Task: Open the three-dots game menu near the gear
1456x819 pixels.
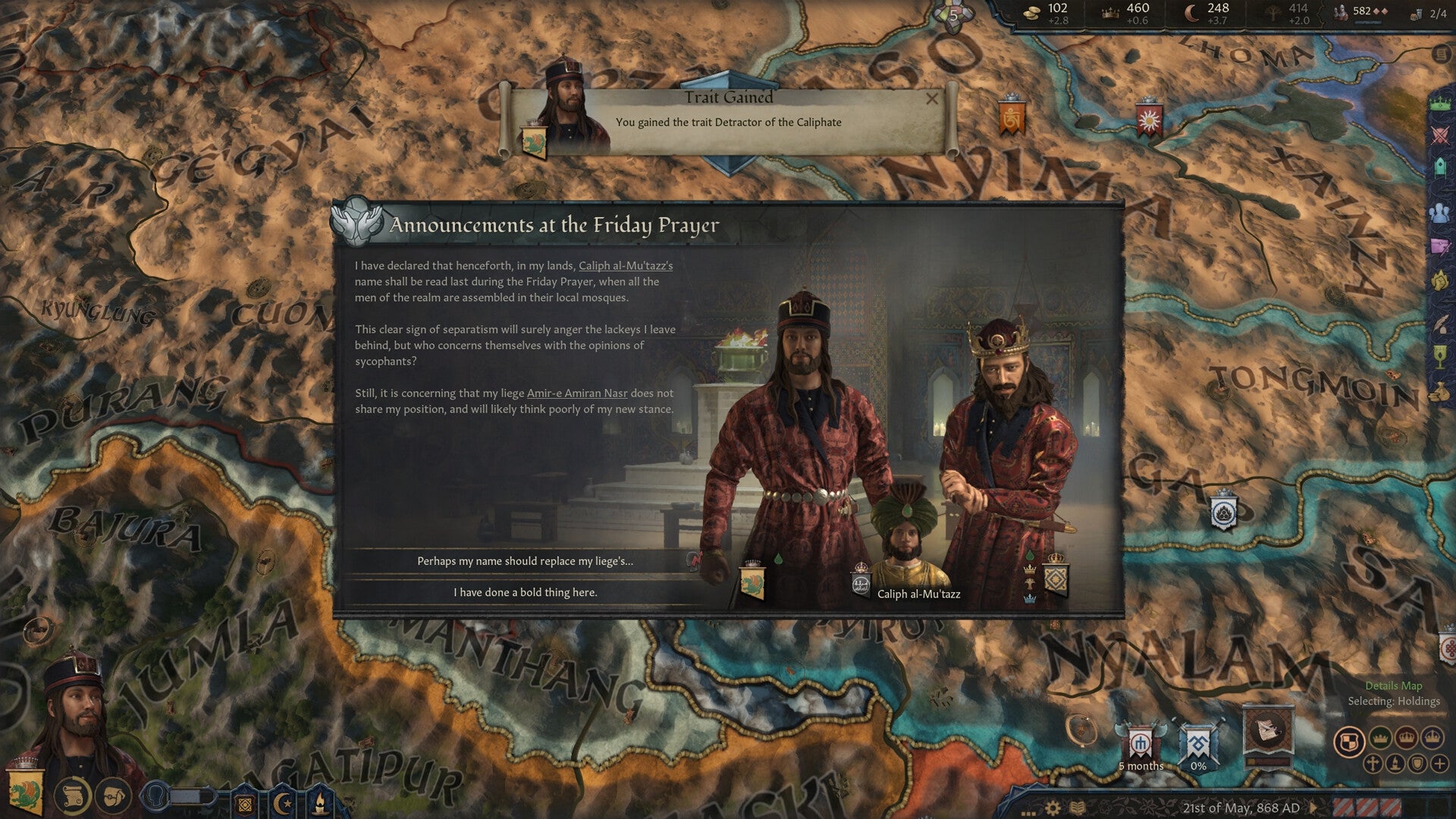Action: tap(1028, 811)
